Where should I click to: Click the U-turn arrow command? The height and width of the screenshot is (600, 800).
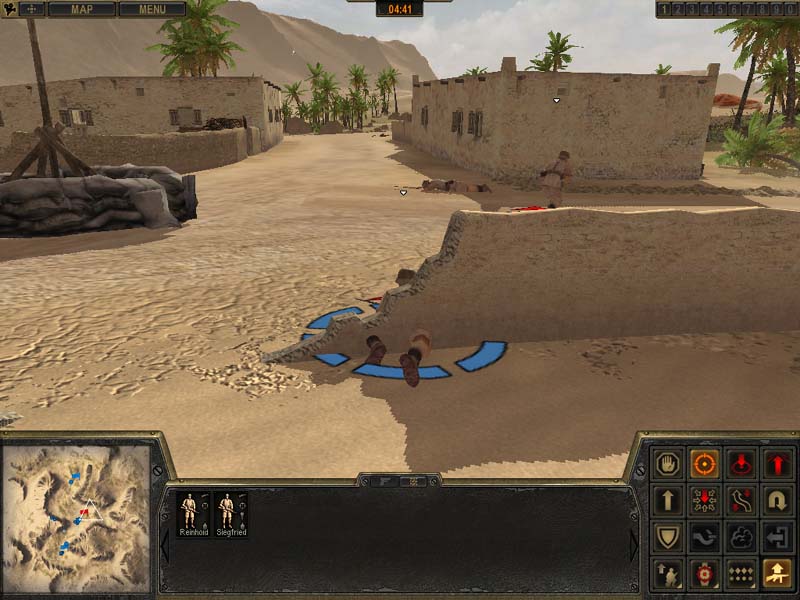click(777, 500)
